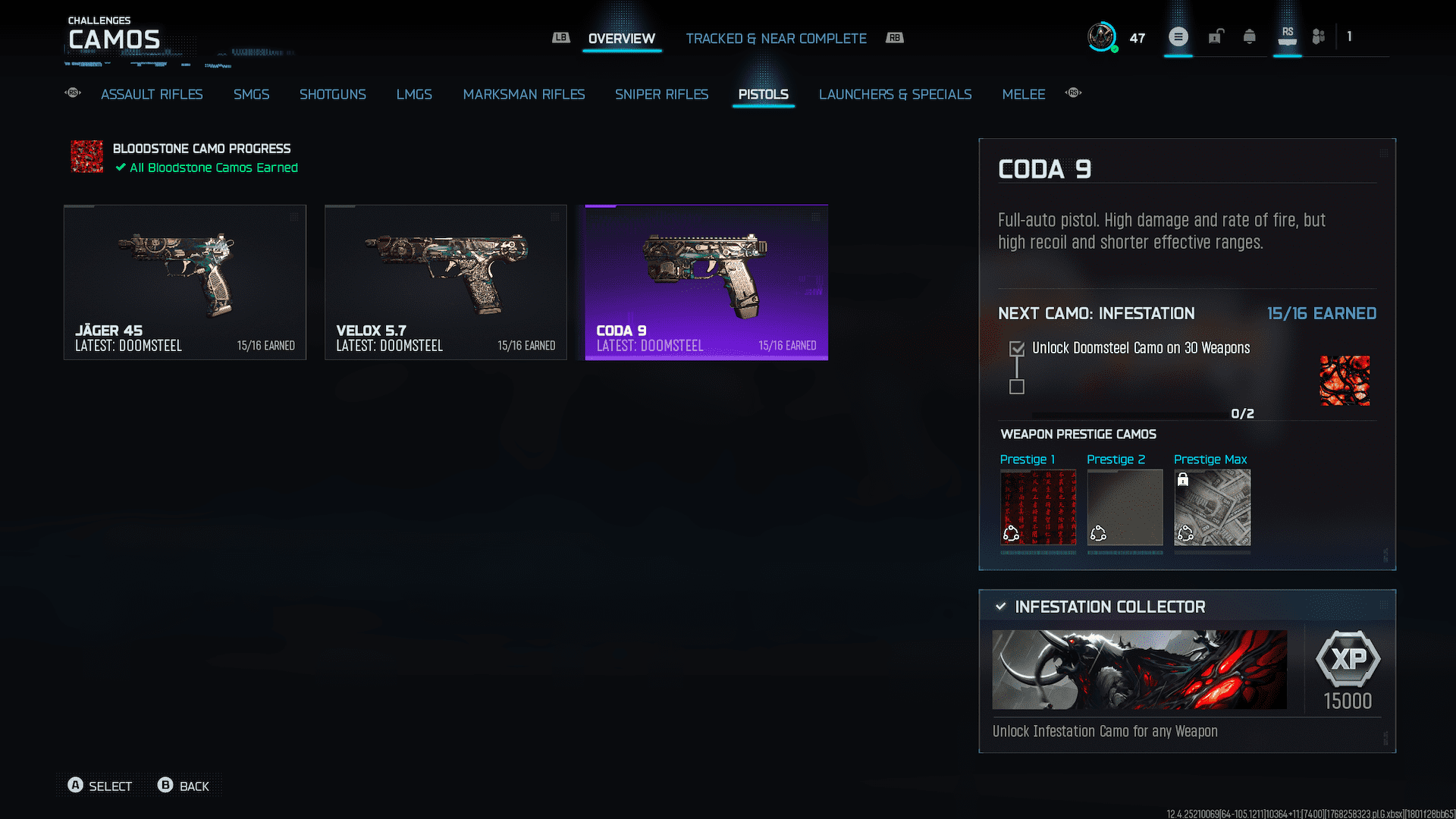
Task: Select the Assault Rifles category
Action: 152,94
